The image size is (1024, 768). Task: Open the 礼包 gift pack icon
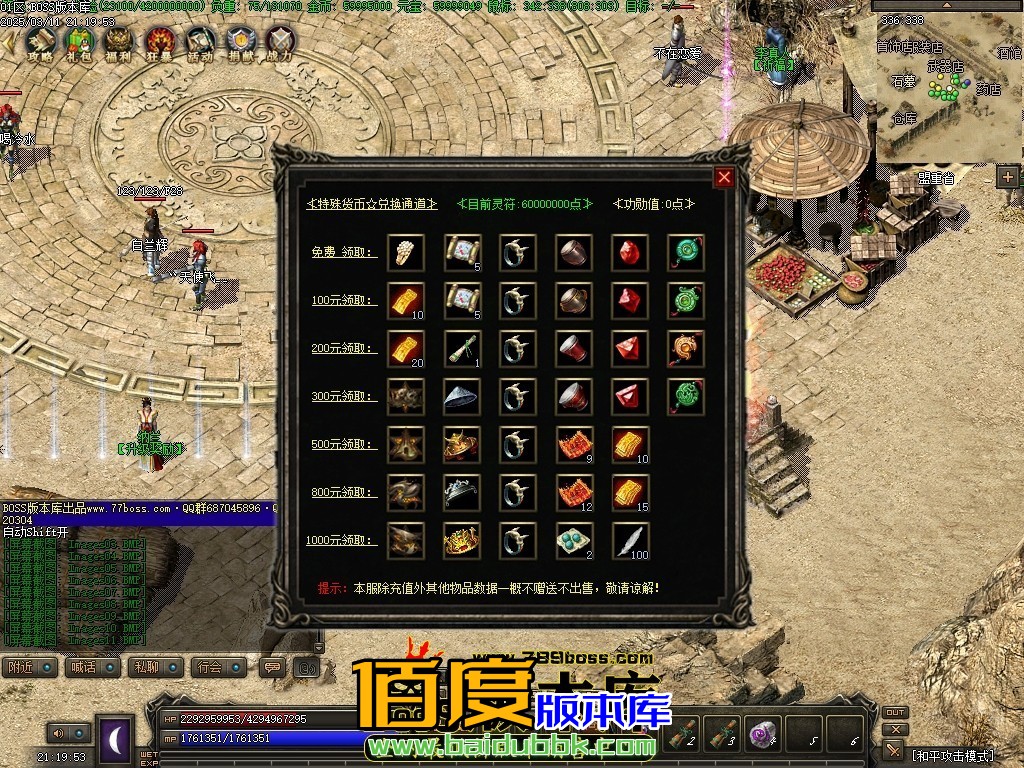point(80,41)
